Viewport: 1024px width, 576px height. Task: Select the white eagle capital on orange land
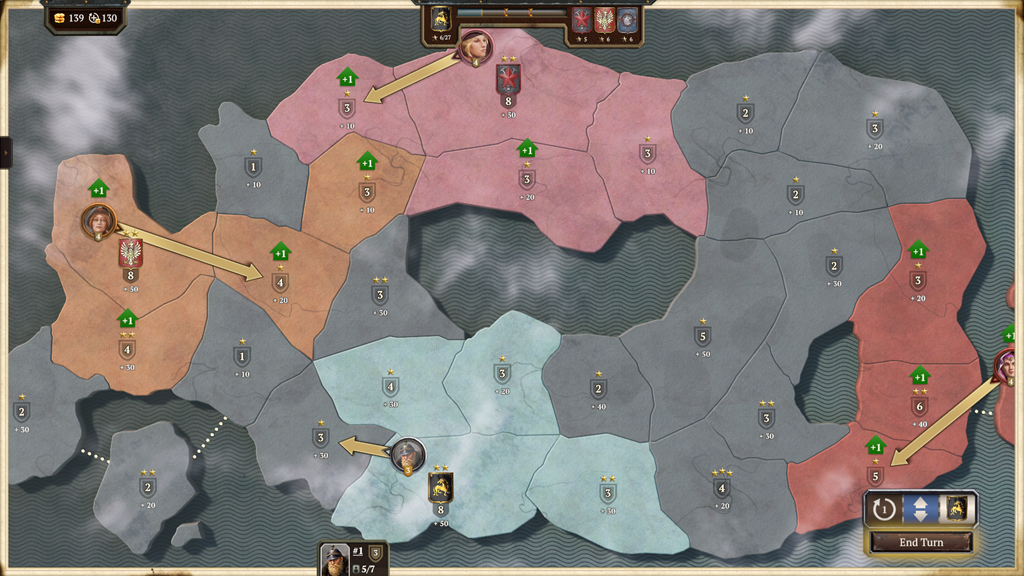click(130, 253)
